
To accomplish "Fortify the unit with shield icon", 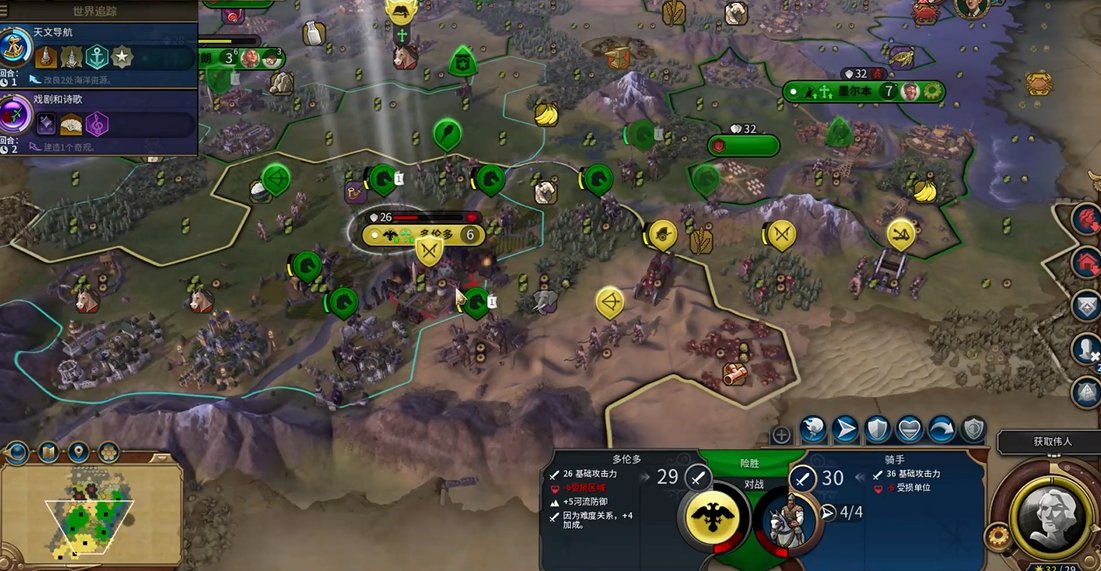I will 877,429.
